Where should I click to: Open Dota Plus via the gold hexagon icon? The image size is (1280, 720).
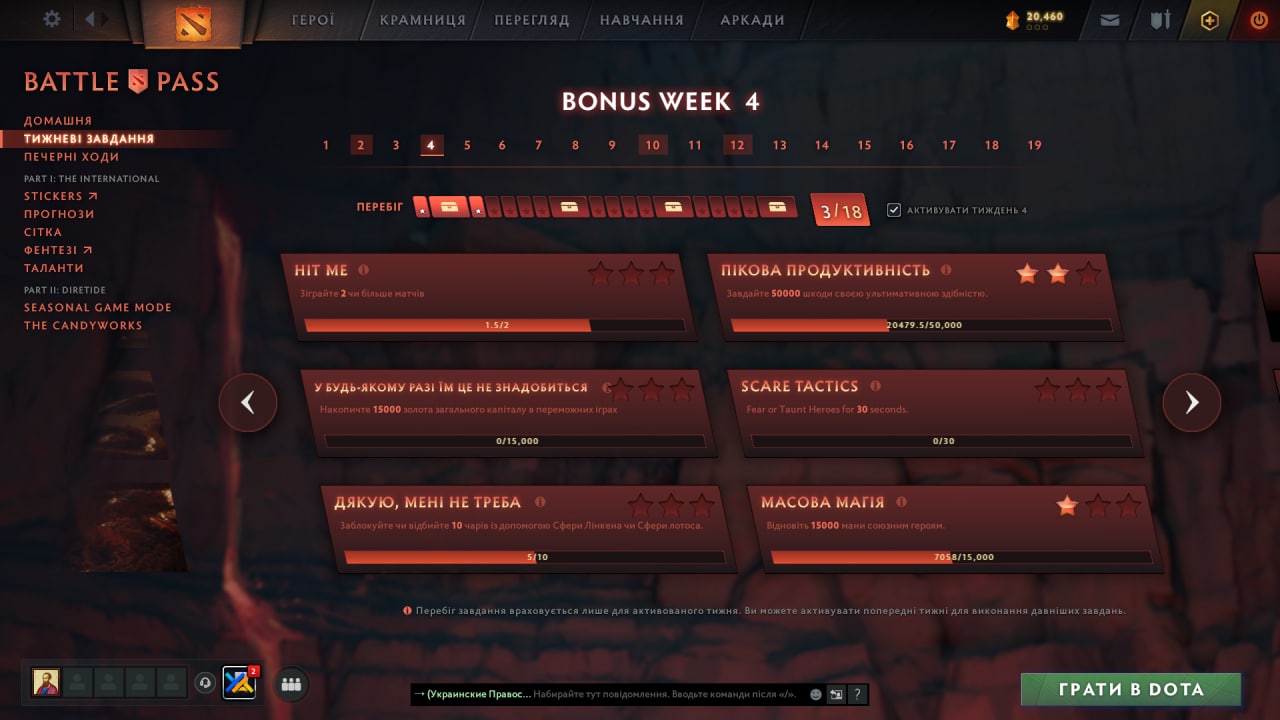click(x=1209, y=19)
